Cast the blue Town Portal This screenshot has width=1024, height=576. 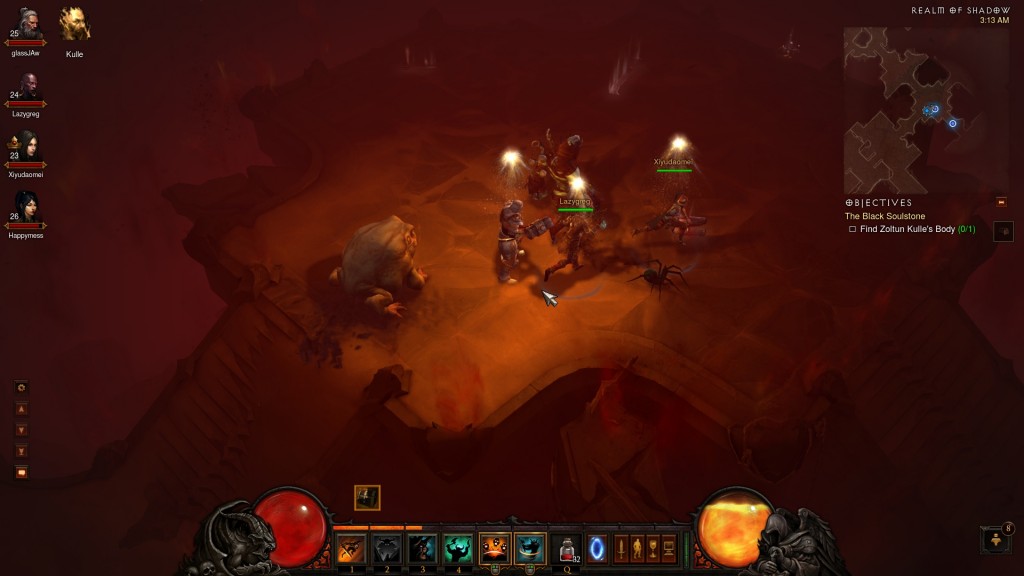598,548
